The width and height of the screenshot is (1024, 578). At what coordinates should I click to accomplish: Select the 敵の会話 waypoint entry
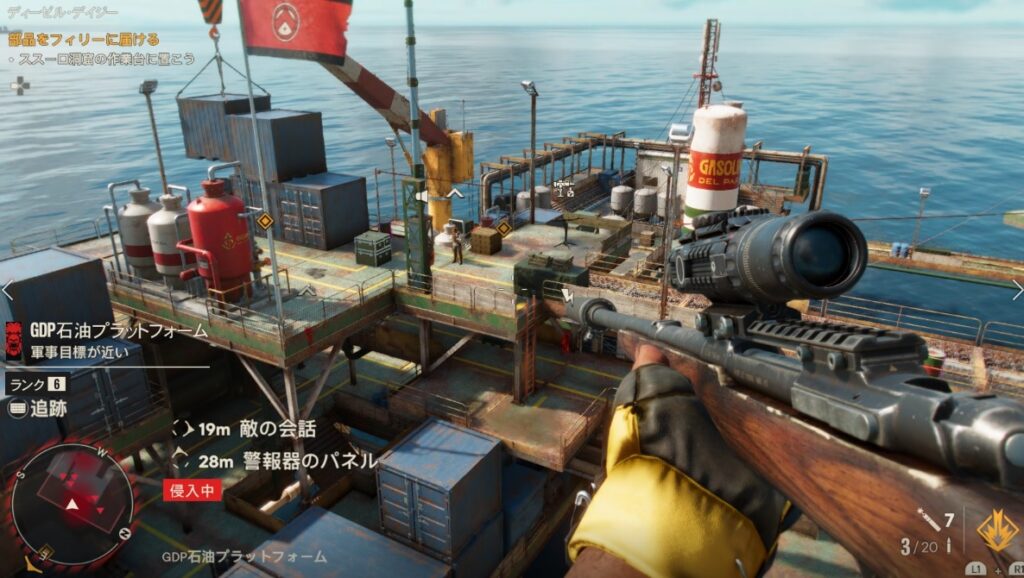click(276, 429)
